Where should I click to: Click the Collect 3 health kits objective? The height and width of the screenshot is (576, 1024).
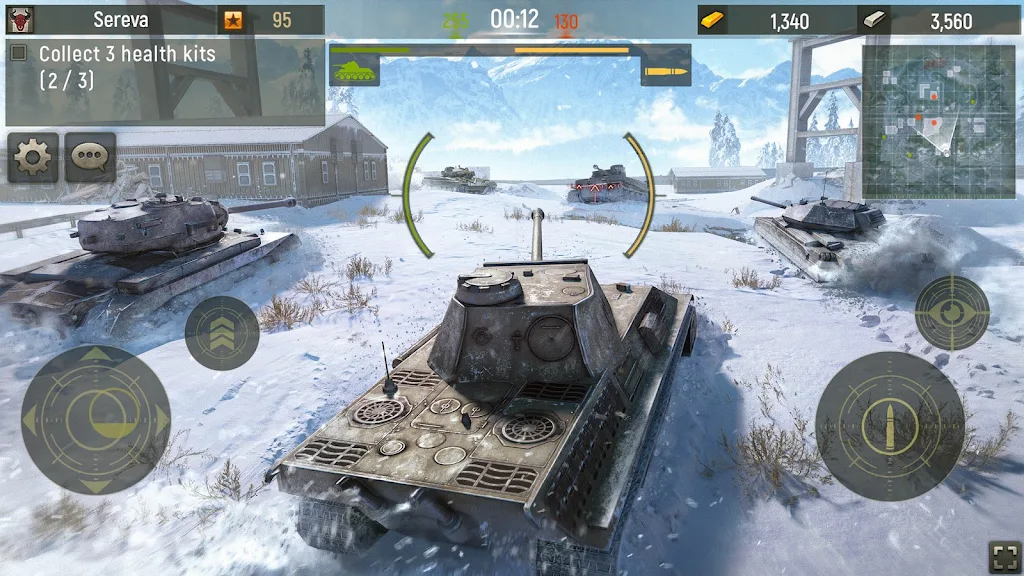point(126,67)
